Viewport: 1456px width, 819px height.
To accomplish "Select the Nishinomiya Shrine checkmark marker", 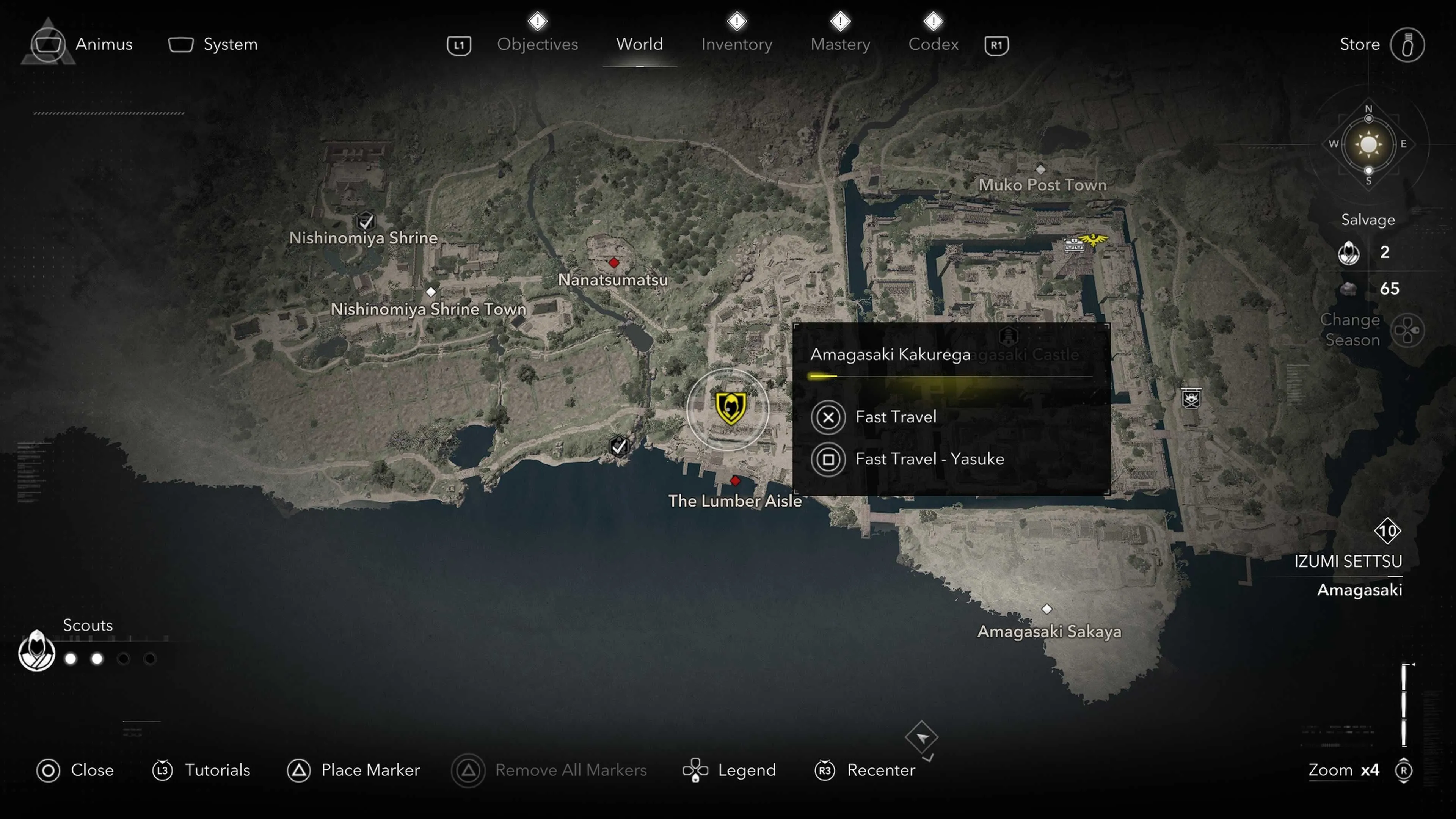I will 366,220.
